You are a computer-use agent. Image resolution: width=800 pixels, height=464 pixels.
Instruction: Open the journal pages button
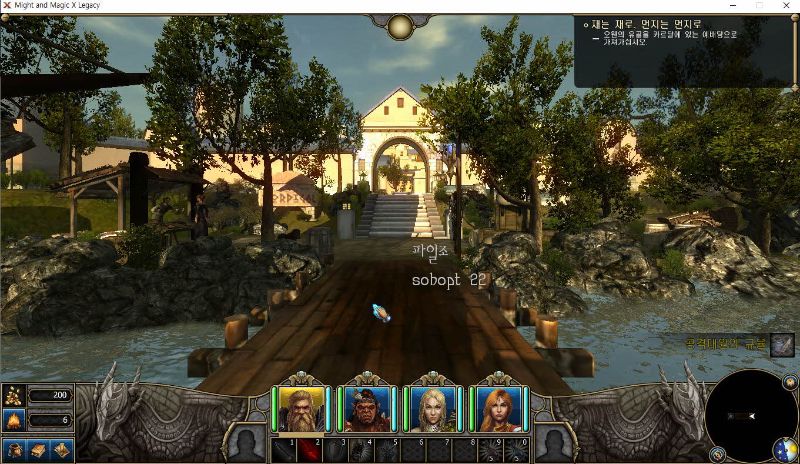coord(60,450)
